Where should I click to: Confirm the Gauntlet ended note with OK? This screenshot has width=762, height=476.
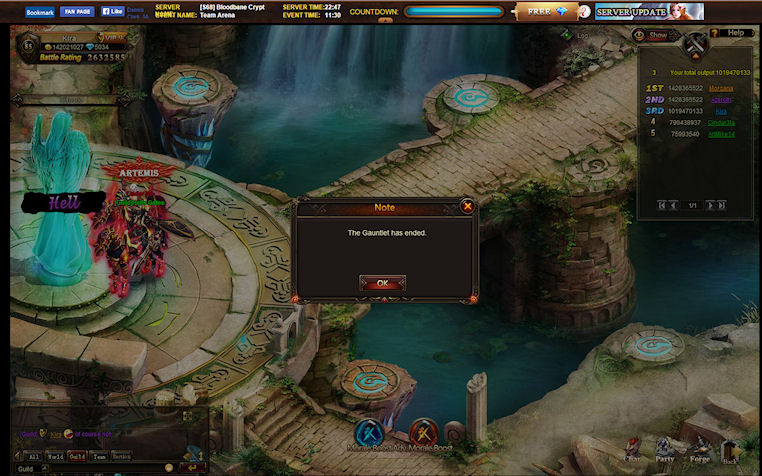coord(382,283)
